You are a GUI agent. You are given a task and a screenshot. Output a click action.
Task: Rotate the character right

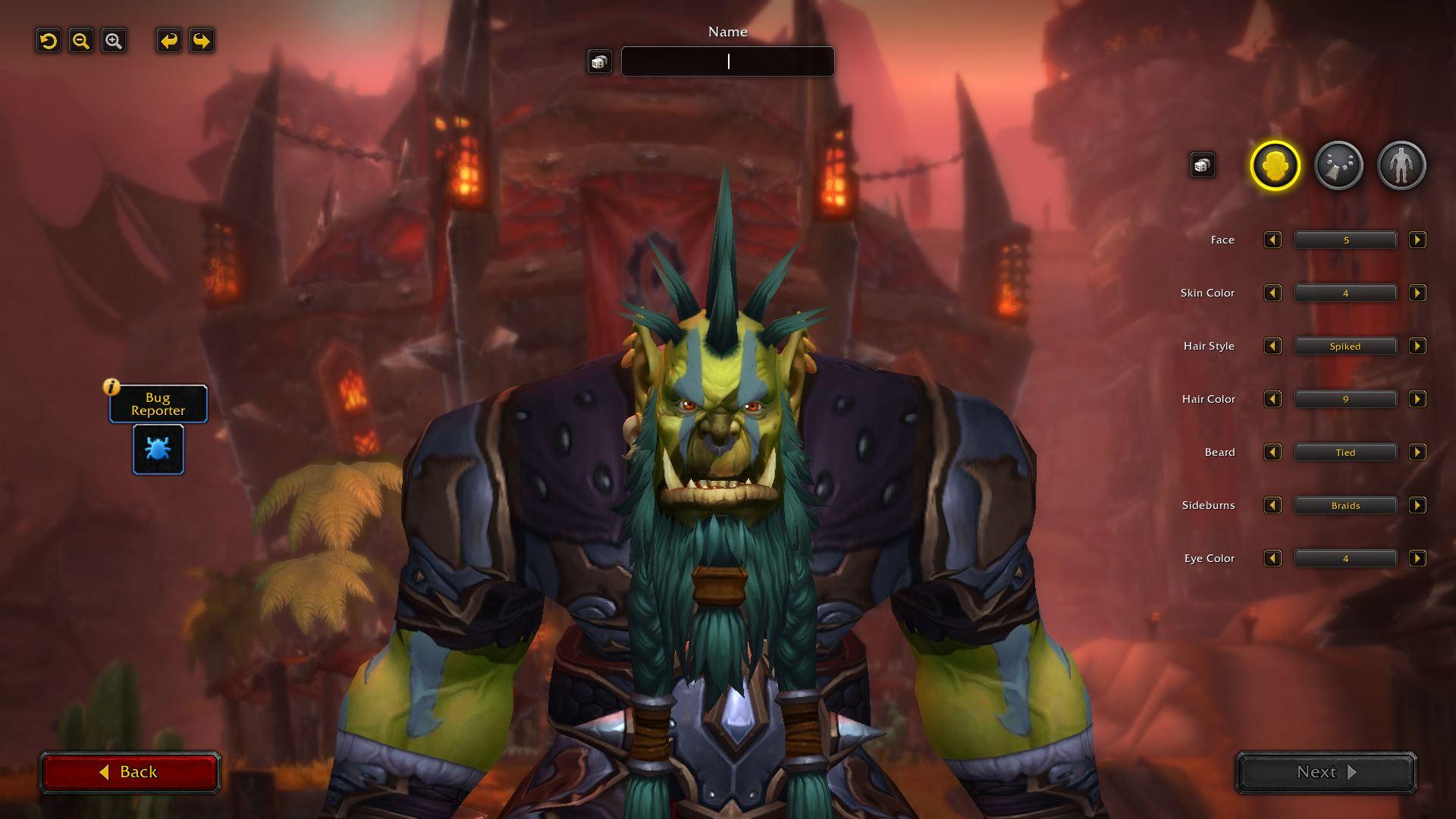202,41
